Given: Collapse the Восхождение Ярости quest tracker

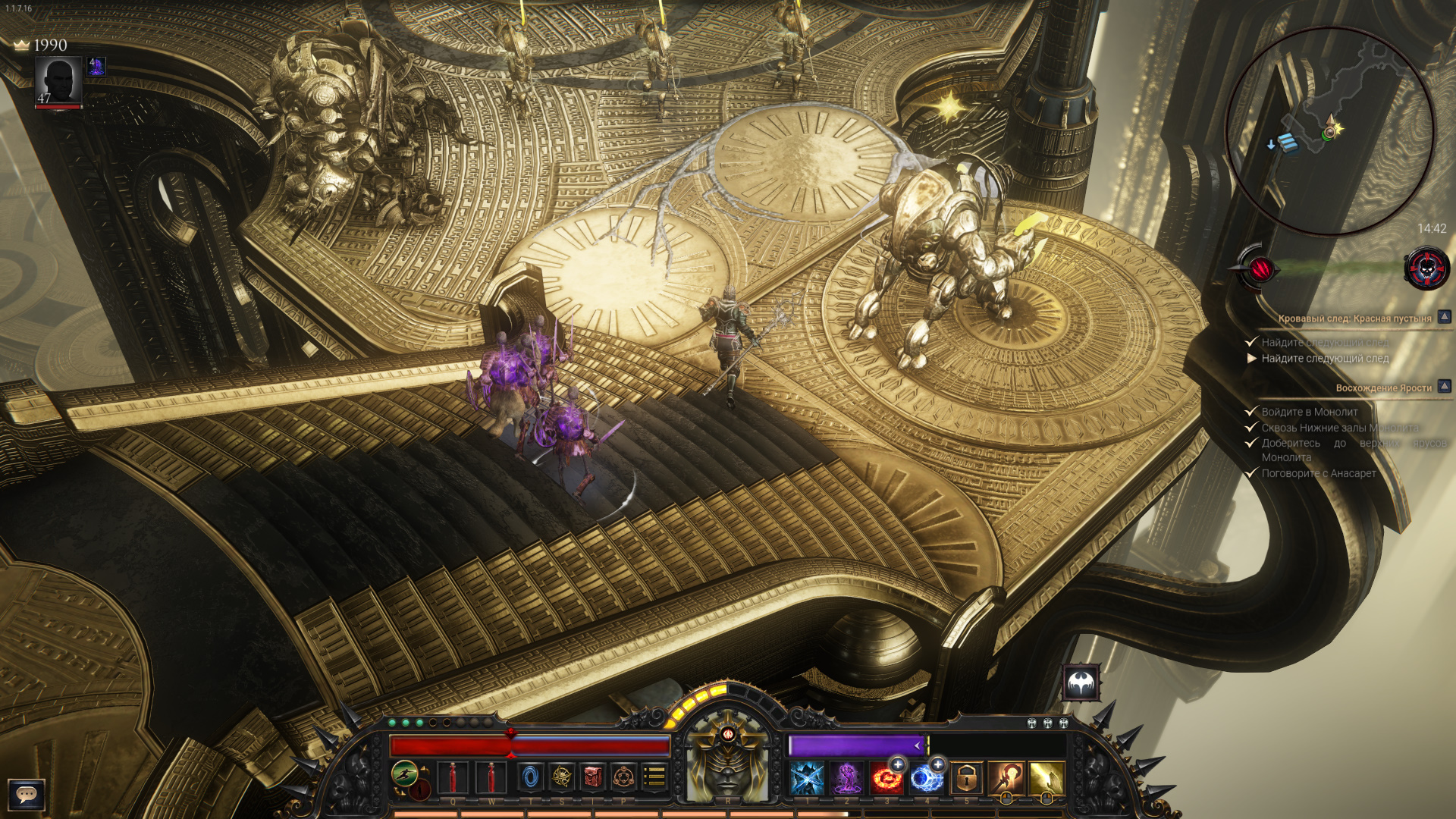Looking at the screenshot, I should point(1445,387).
